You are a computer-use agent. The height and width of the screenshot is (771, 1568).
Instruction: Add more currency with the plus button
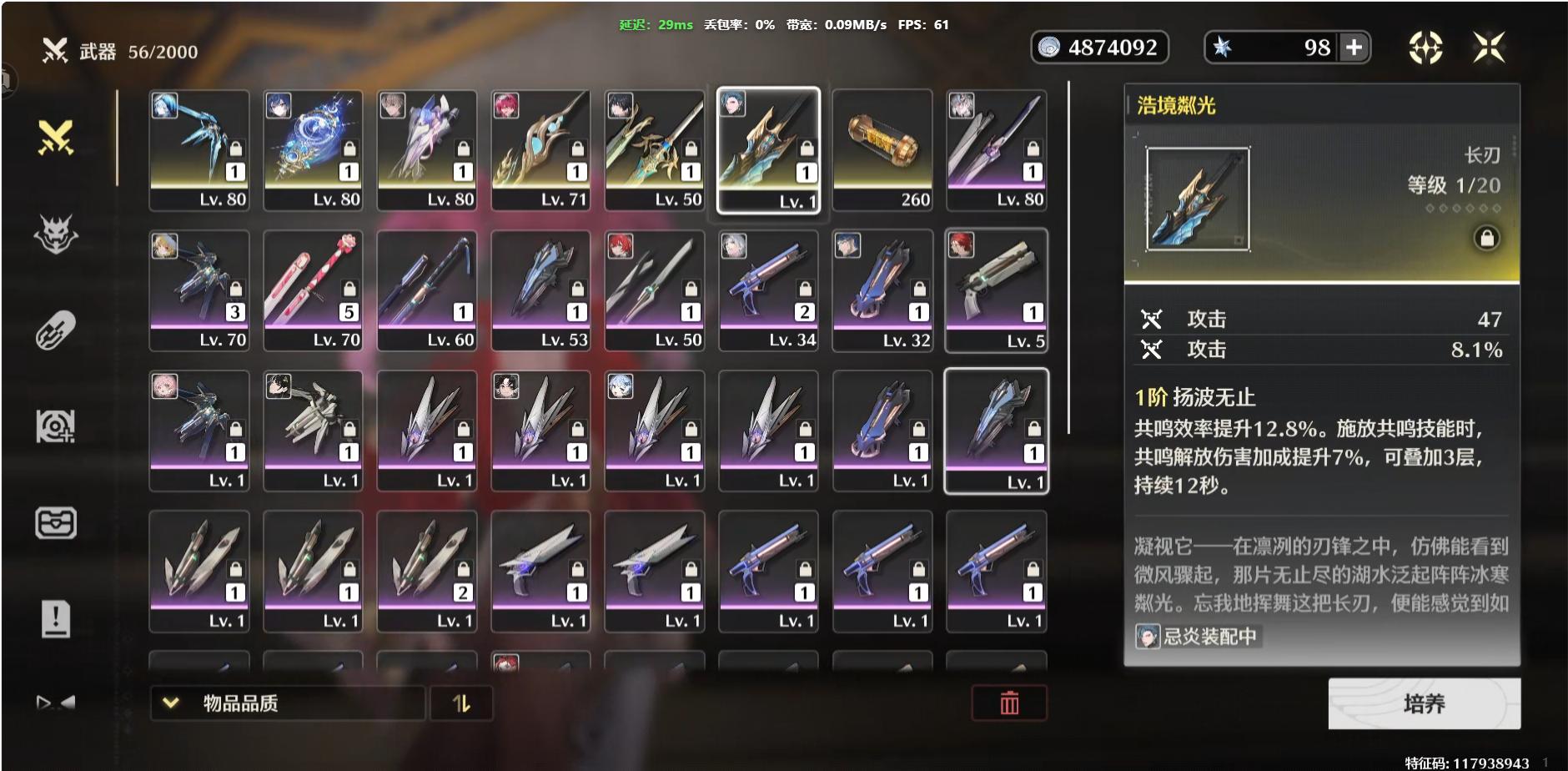tap(1354, 48)
